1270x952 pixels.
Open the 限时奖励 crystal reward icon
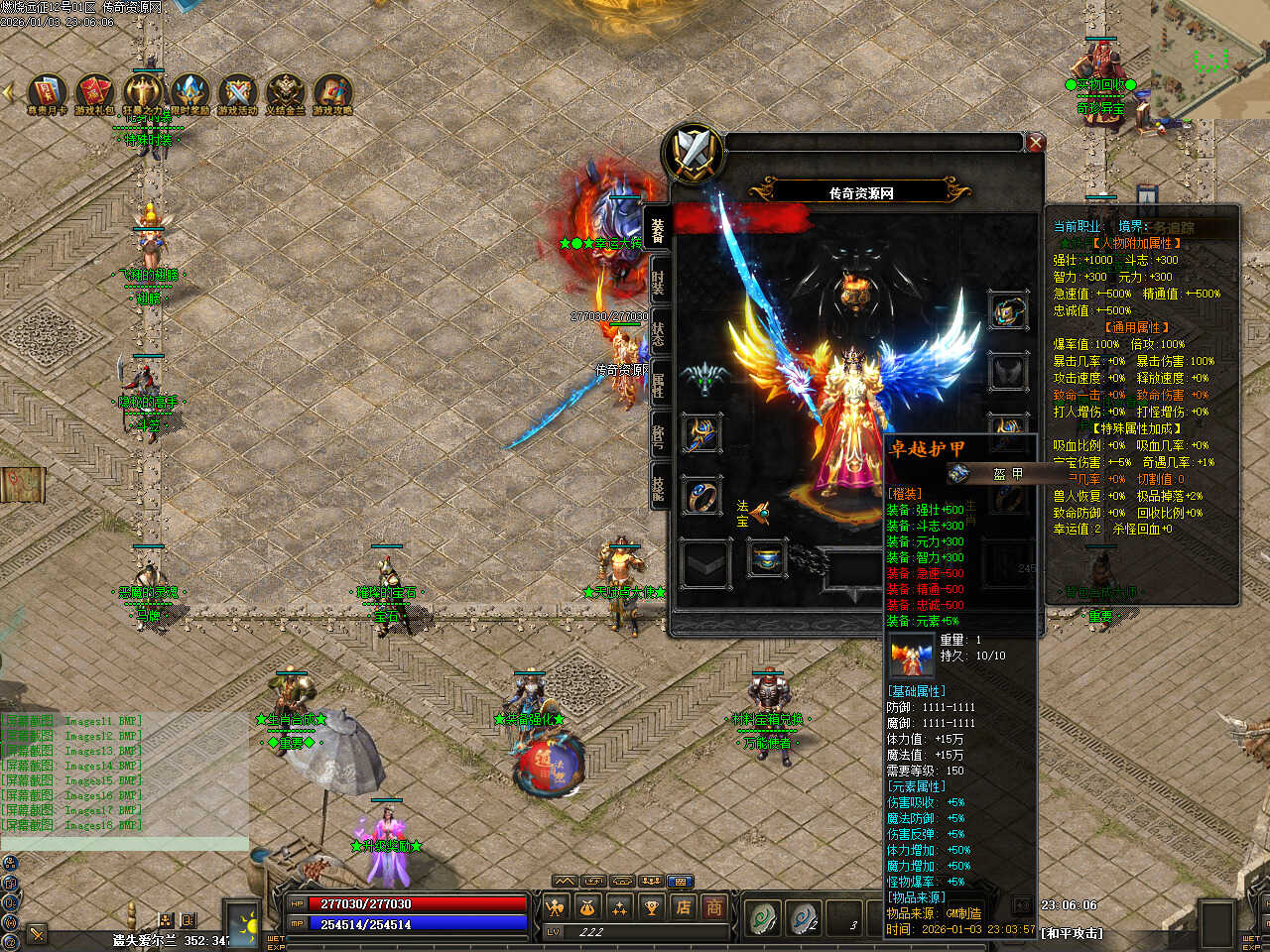(x=190, y=91)
